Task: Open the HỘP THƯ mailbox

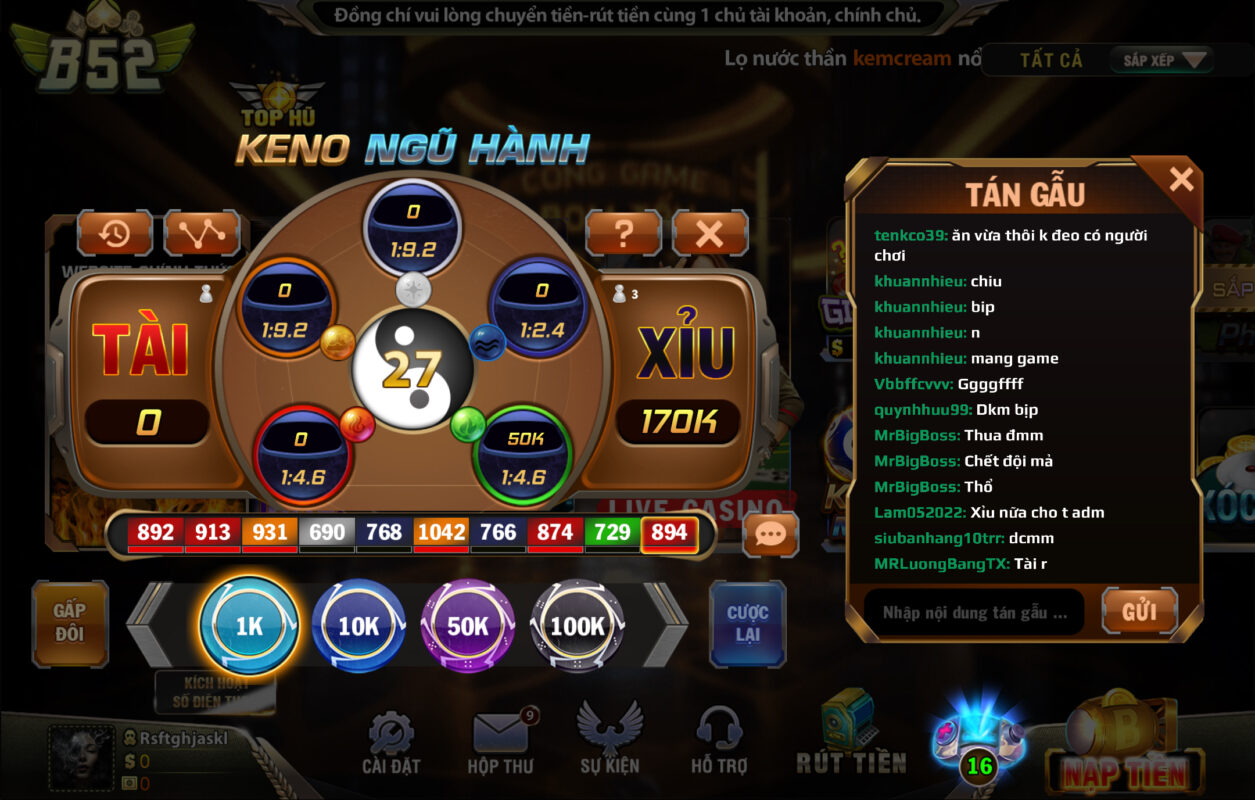Action: coord(500,744)
